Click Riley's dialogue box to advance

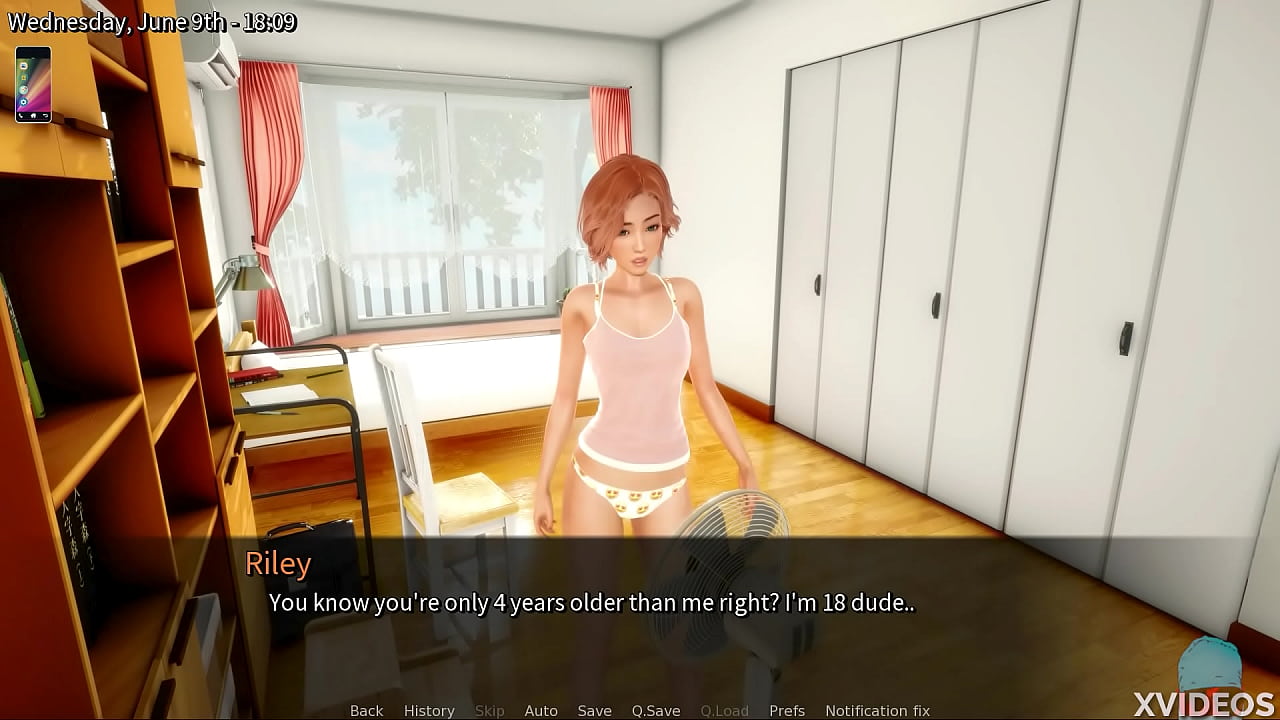tap(640, 600)
